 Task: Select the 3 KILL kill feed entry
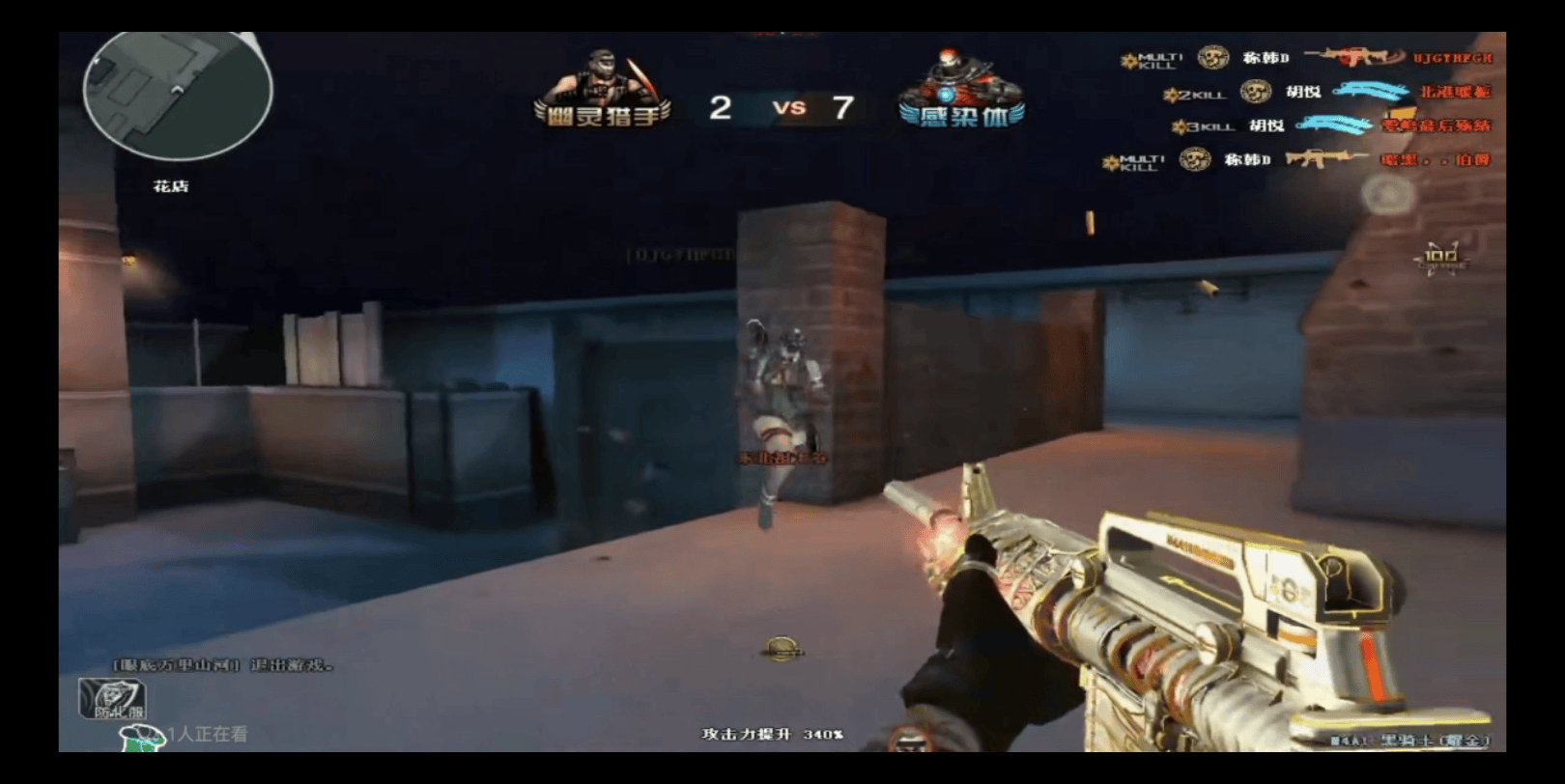point(1330,126)
